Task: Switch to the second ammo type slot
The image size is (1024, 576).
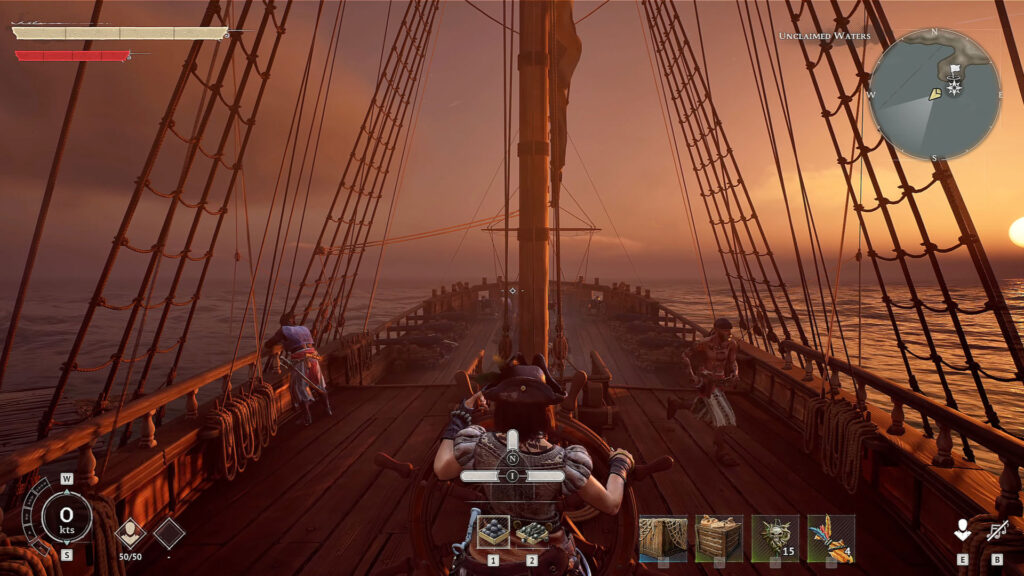Action: [532, 531]
